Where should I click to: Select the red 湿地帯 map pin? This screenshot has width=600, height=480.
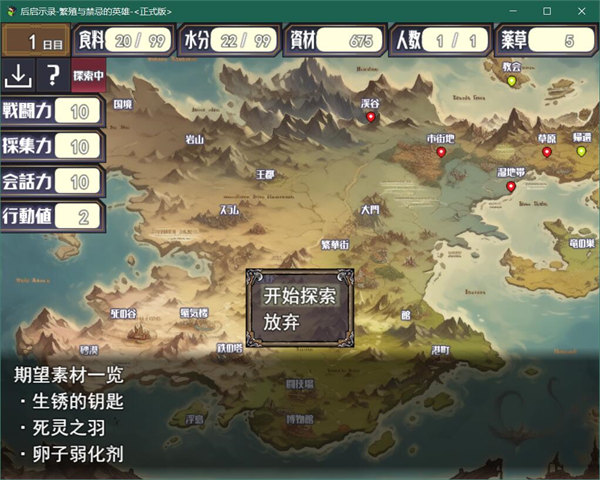coord(511,186)
